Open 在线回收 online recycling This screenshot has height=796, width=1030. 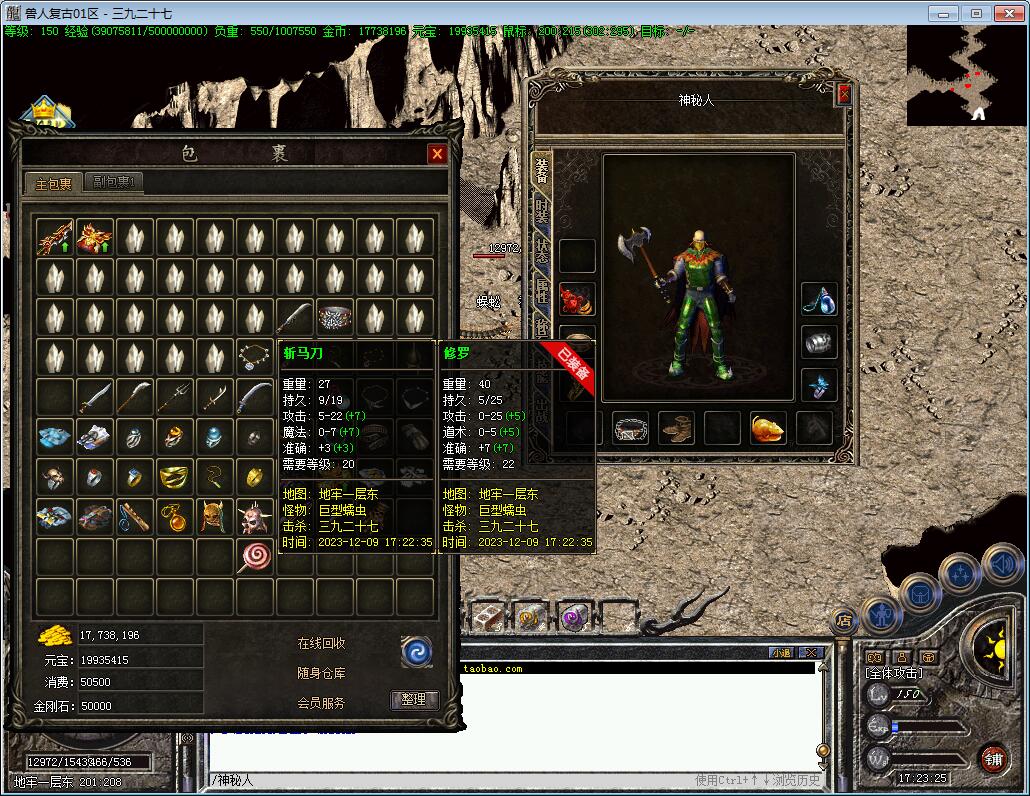321,644
